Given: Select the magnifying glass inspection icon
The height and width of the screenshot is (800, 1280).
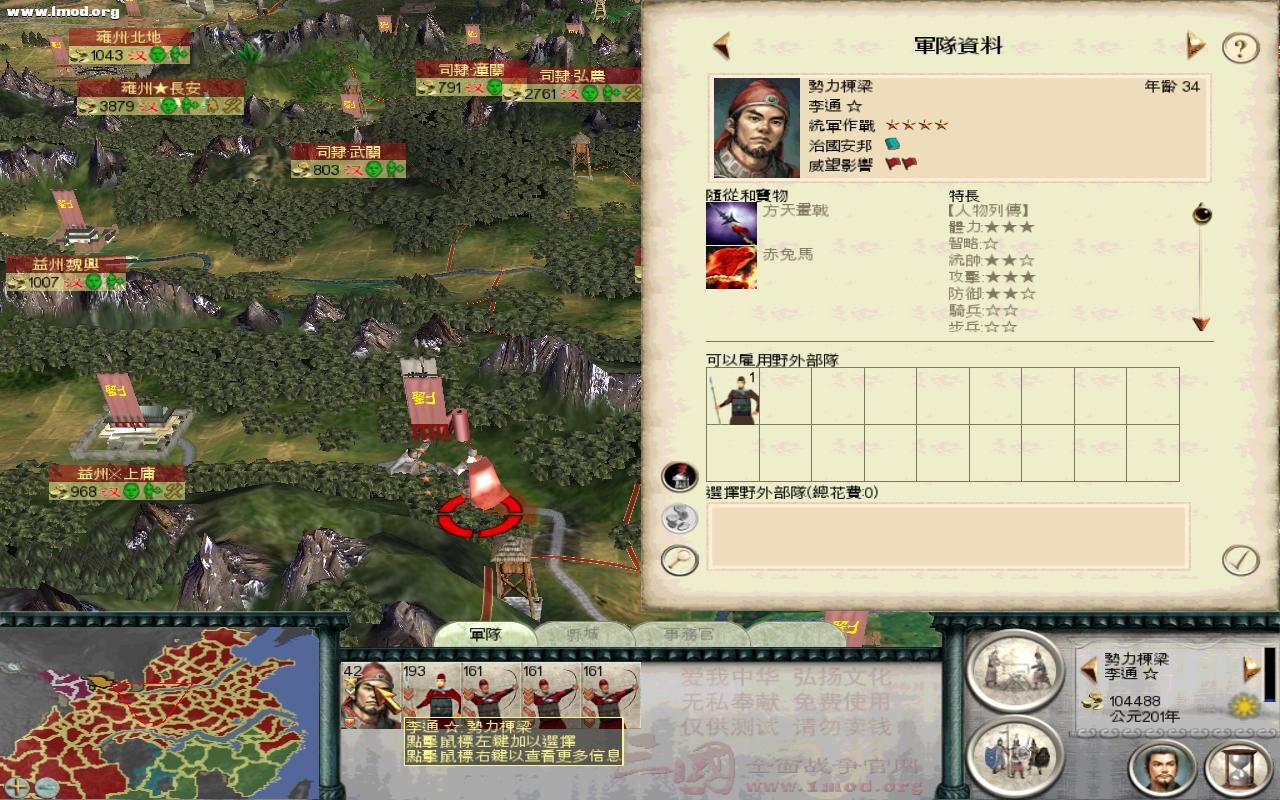Looking at the screenshot, I should click(x=680, y=560).
